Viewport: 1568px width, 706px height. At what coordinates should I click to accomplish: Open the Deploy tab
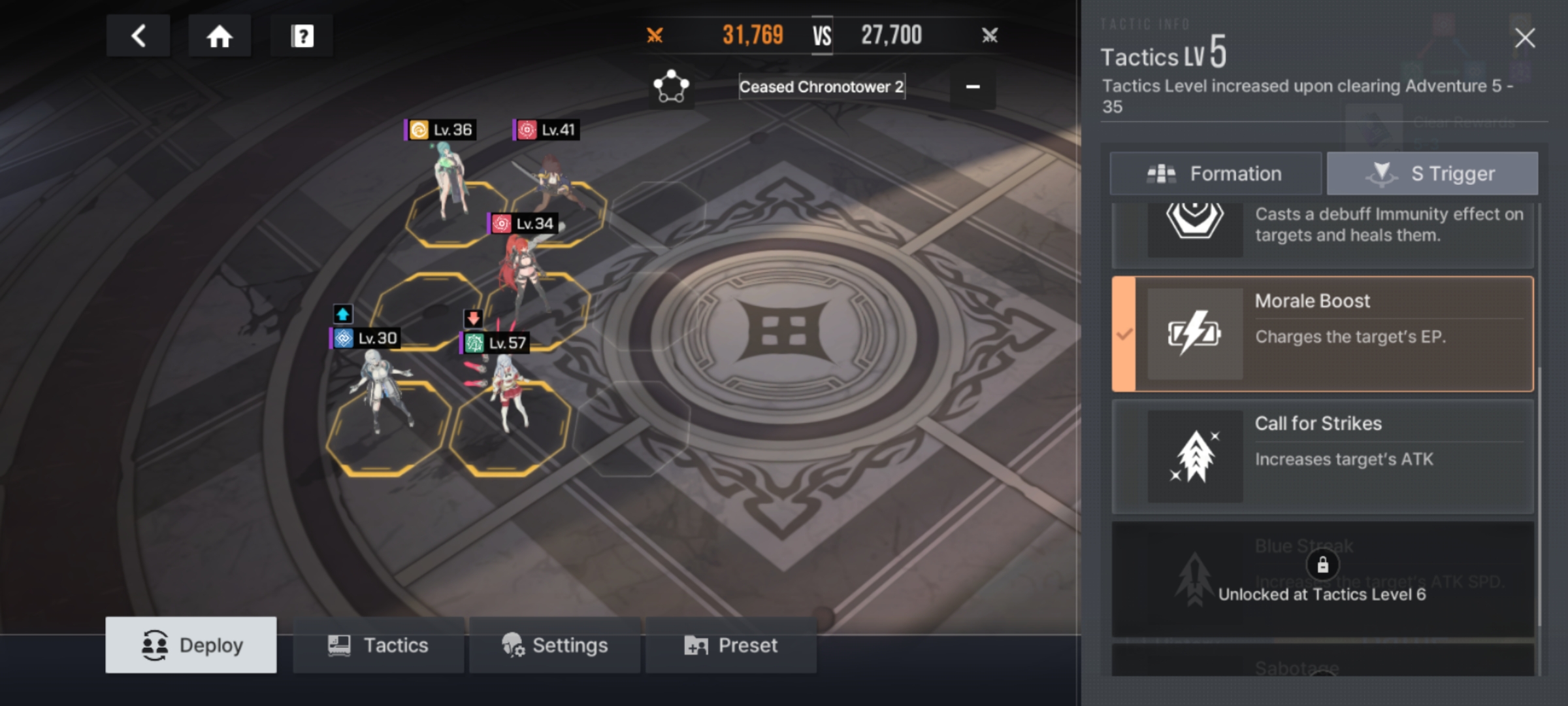click(x=191, y=645)
